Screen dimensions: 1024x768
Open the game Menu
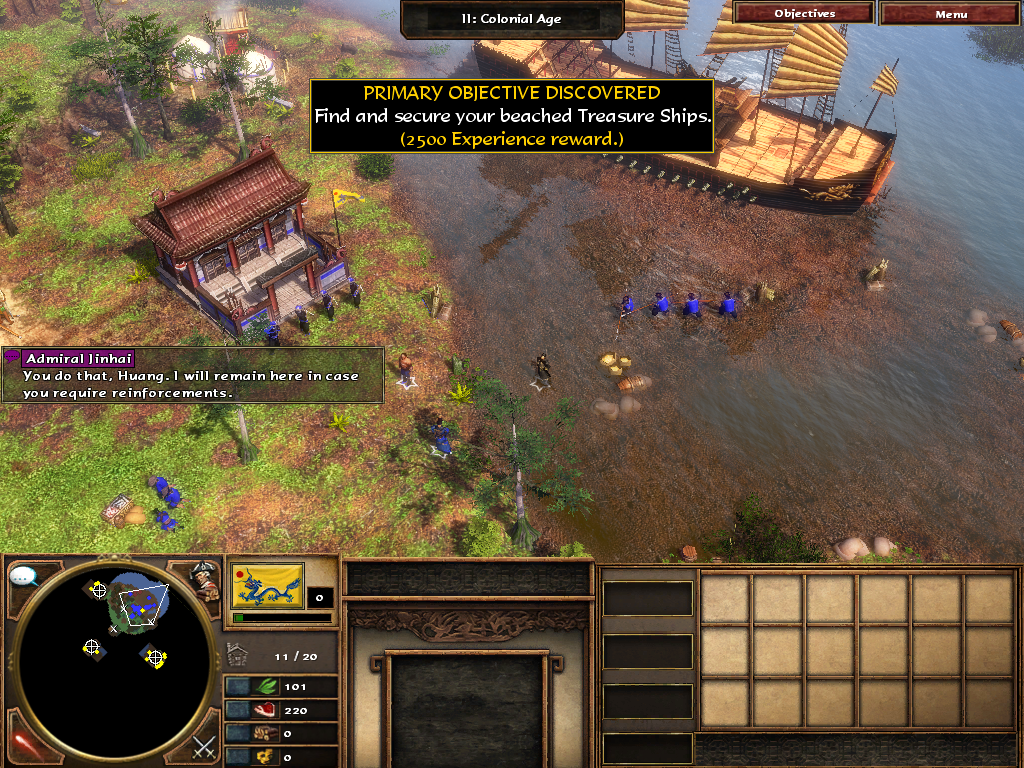tap(951, 14)
